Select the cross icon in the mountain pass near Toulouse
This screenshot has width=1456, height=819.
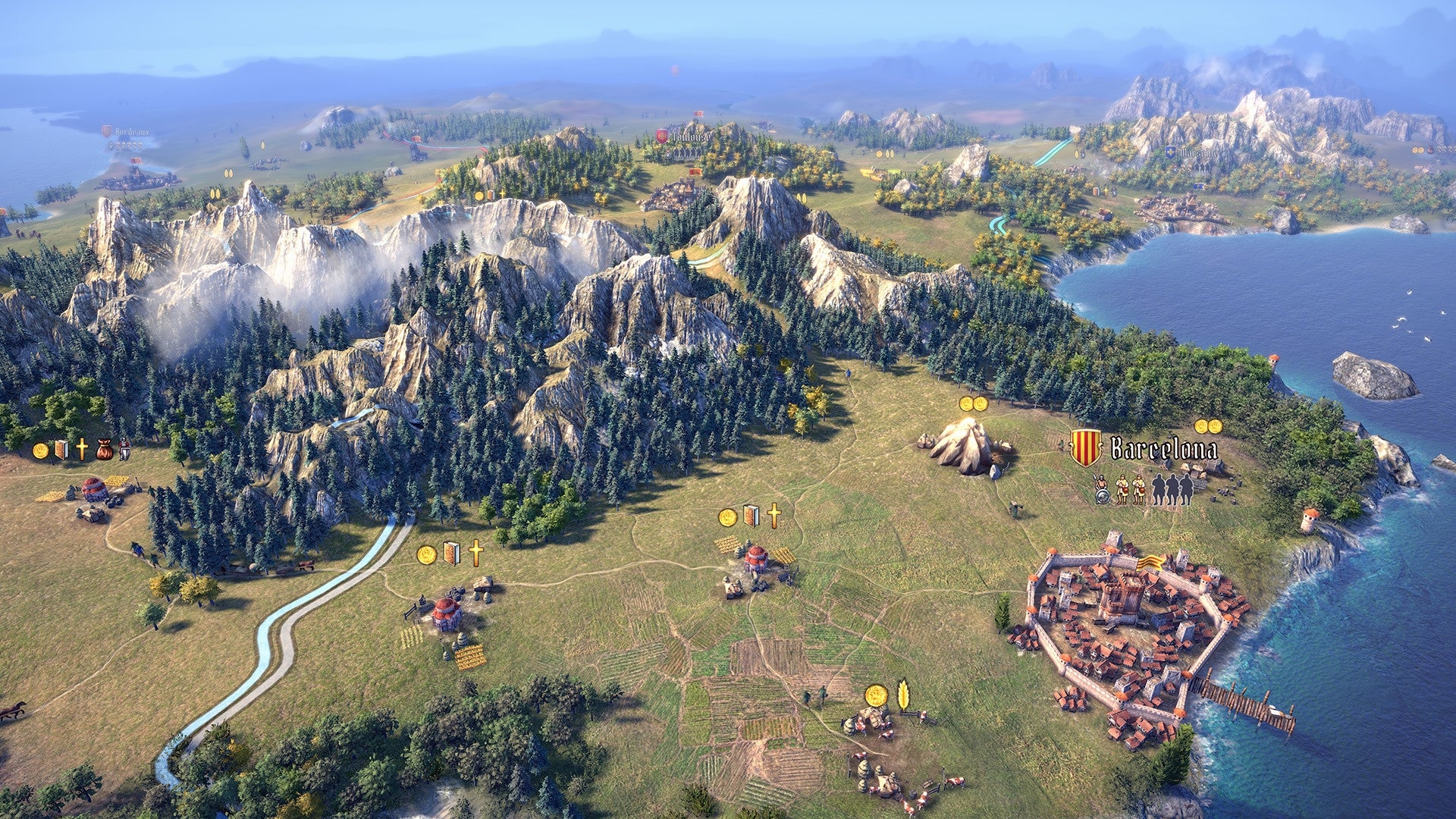(x=502, y=194)
